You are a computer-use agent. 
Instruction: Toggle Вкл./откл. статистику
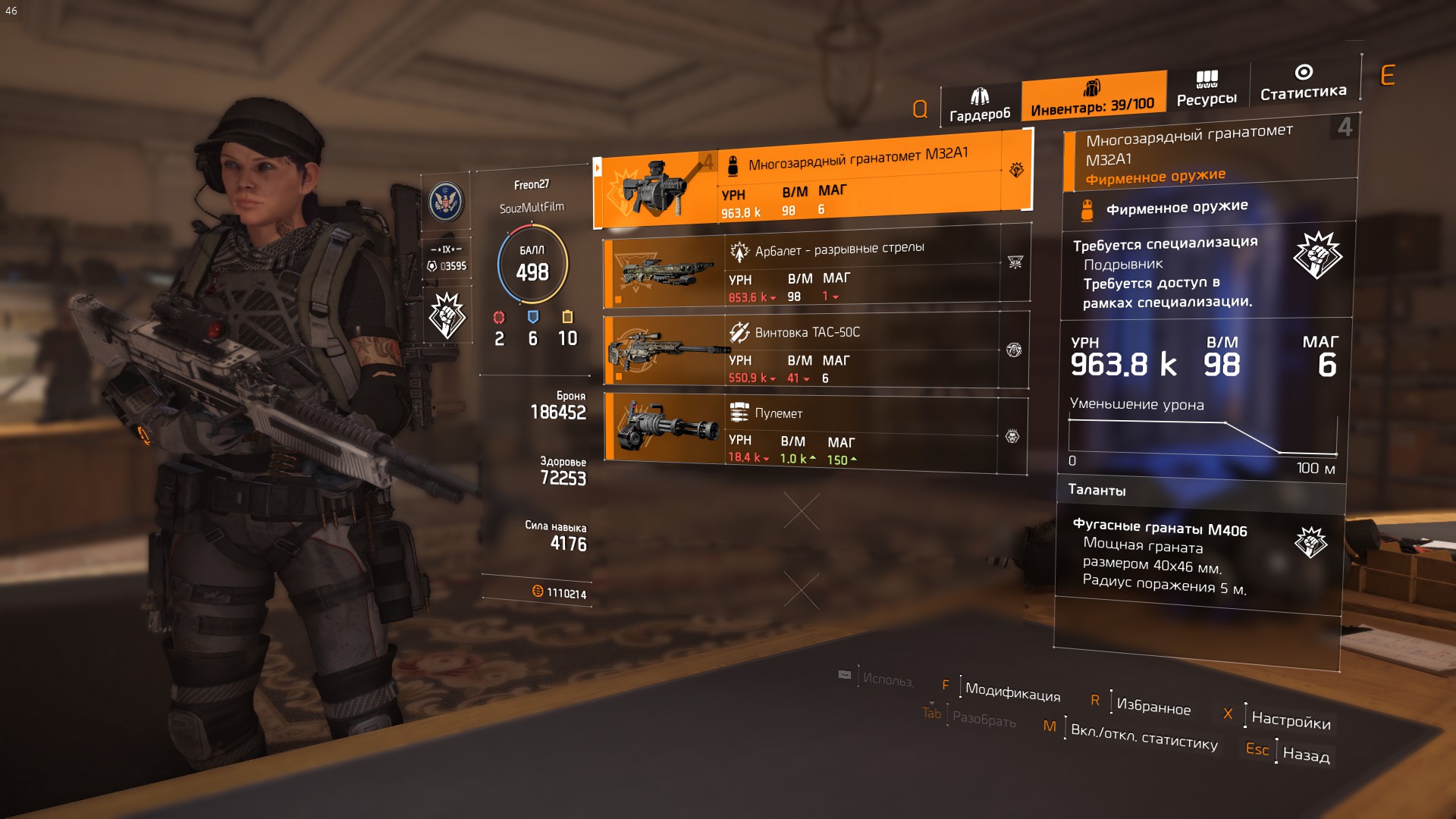pos(1144,736)
